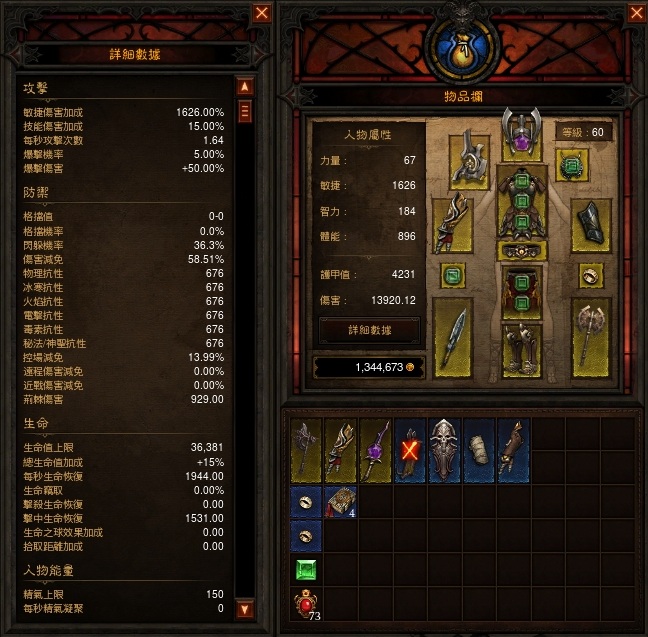Screen dimensions: 648x637
Task: Select the equipped green amulet
Action: [572, 165]
